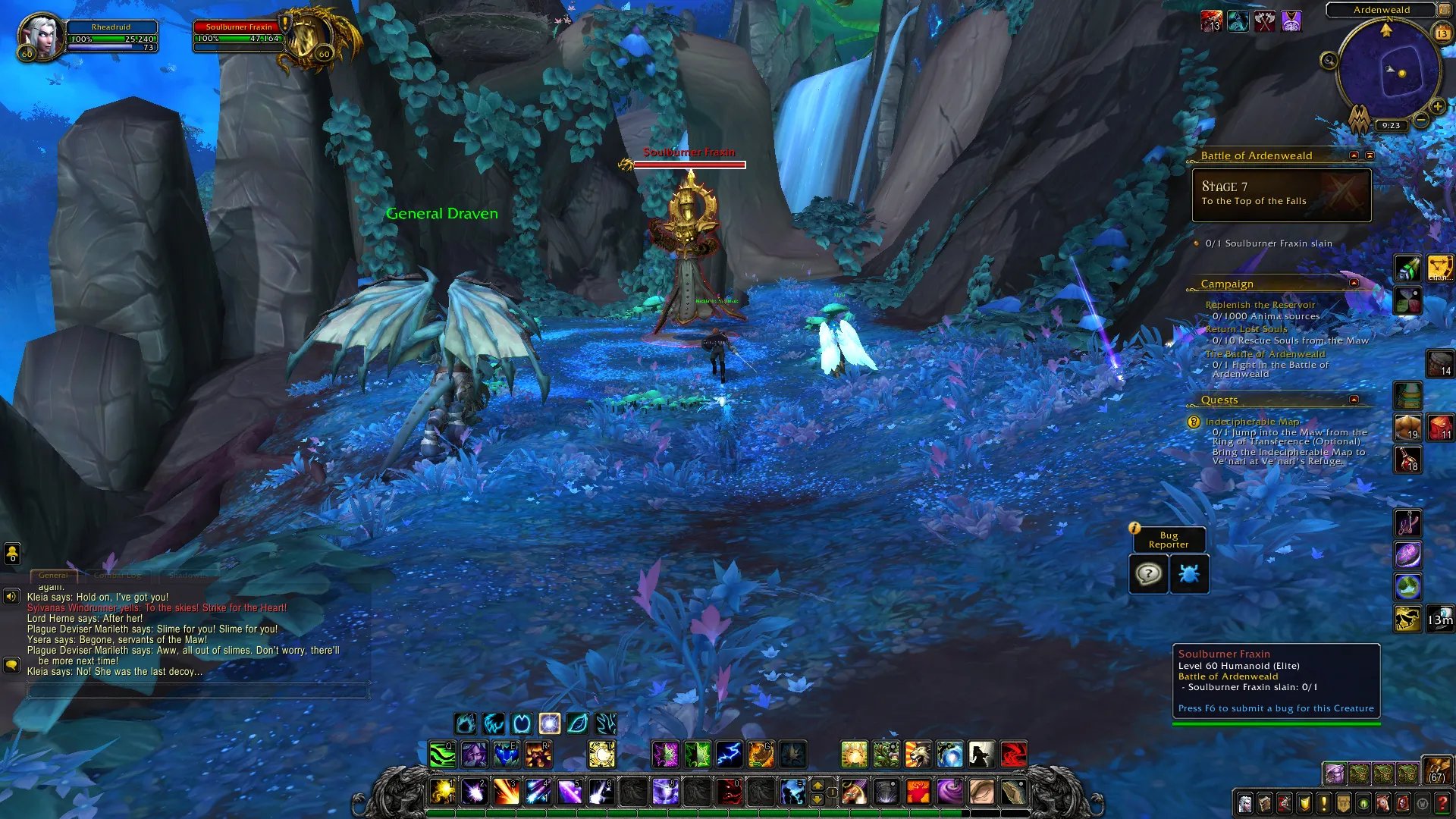
Task: Click the question speech bubble feedback button
Action: click(x=1148, y=574)
